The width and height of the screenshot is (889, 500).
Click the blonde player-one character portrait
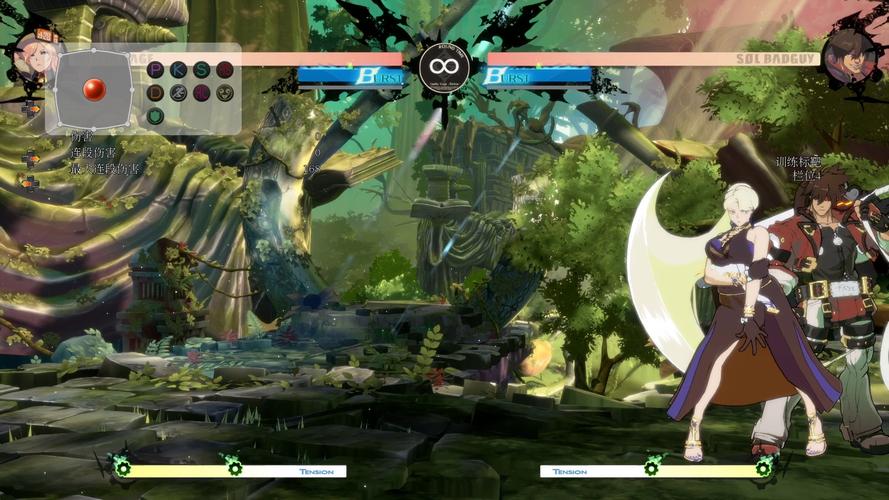coord(33,54)
